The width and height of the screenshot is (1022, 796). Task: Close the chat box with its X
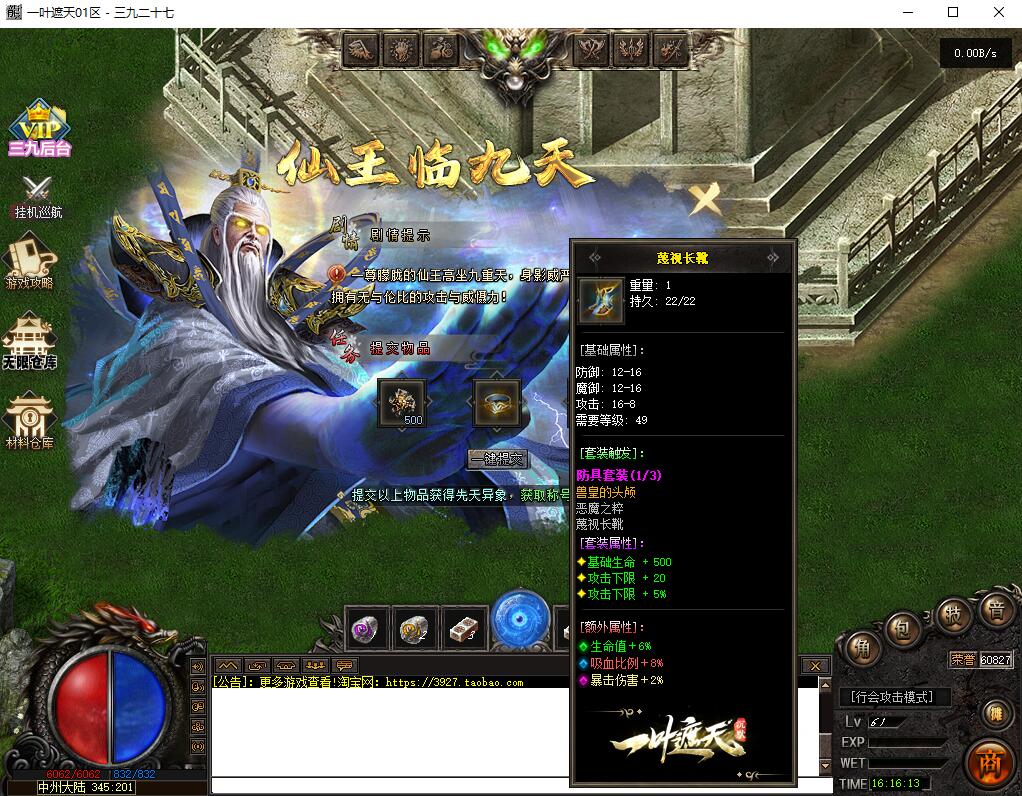816,666
